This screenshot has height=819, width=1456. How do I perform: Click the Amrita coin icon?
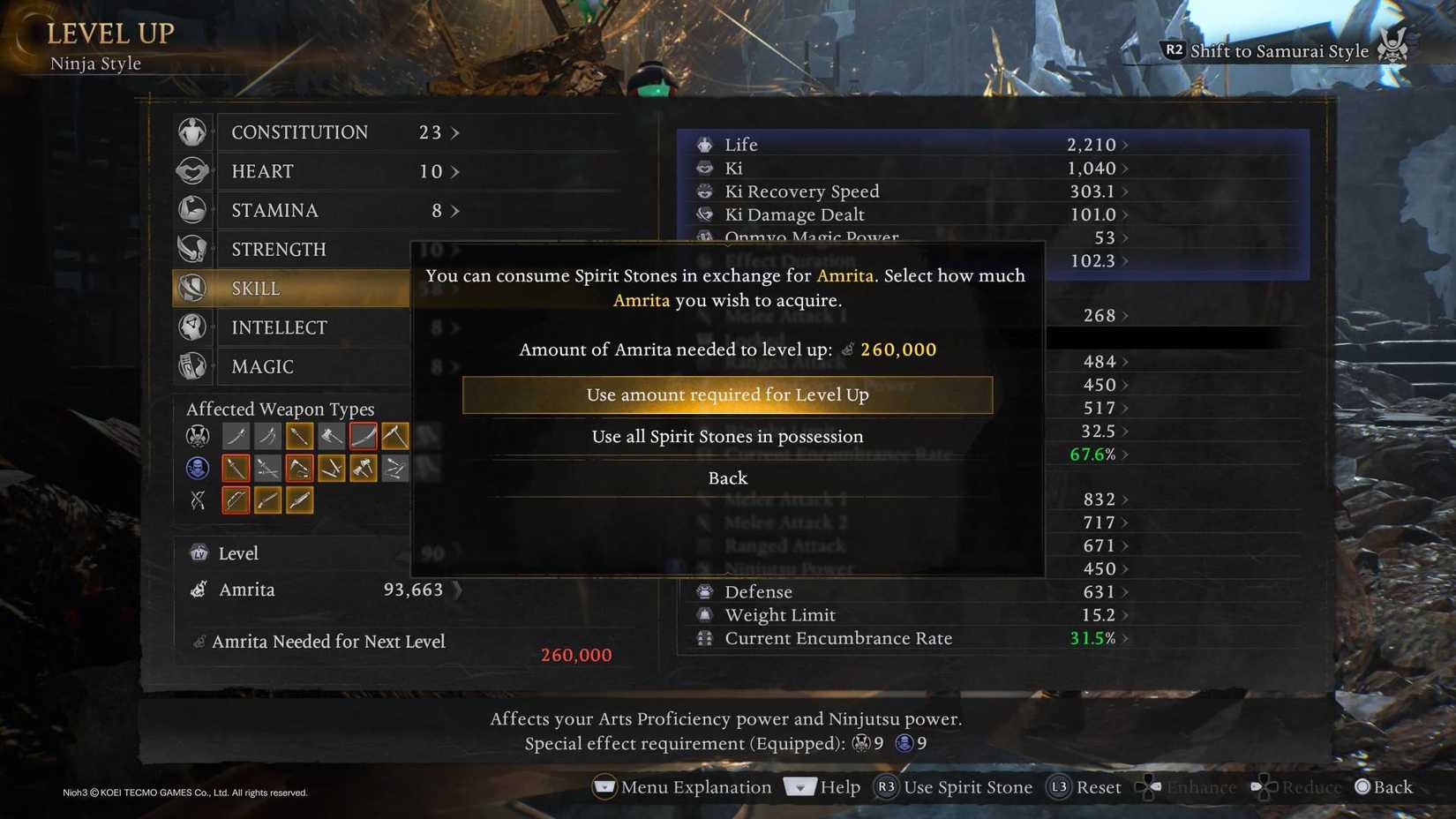tap(198, 590)
